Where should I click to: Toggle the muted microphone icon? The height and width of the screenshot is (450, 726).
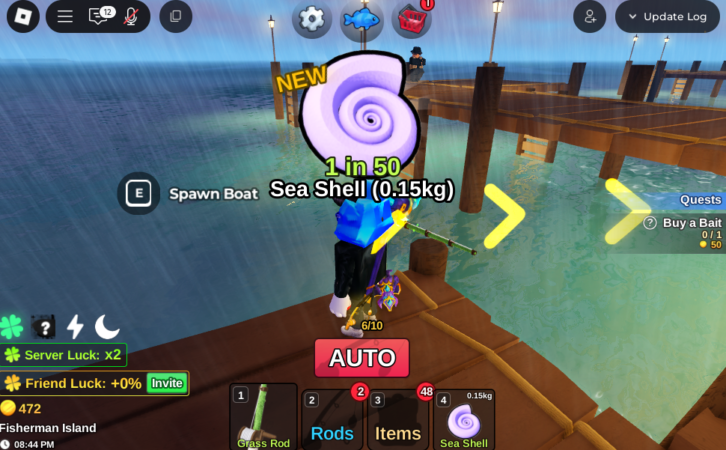pos(131,16)
